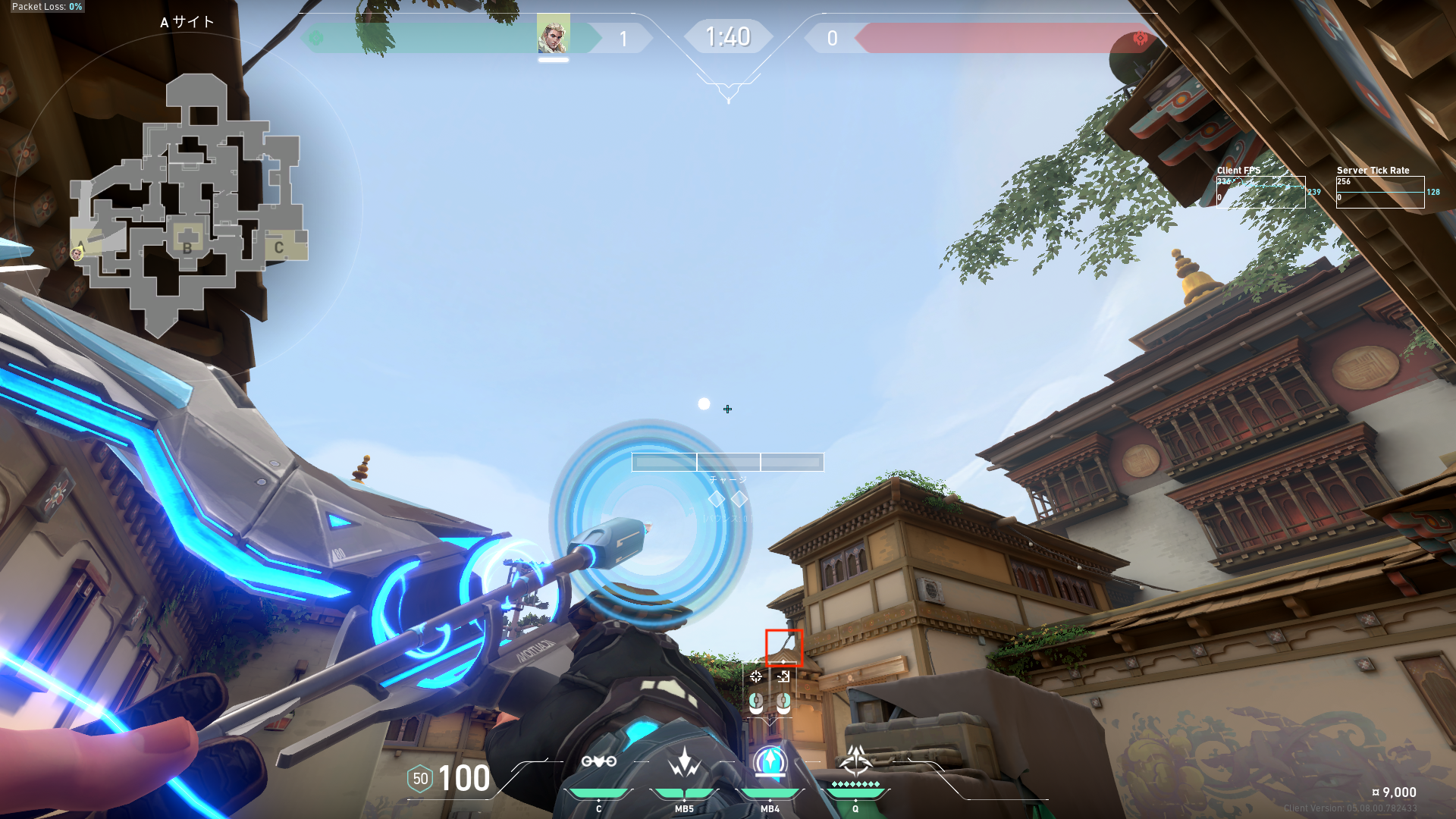The width and height of the screenshot is (1456, 819).
Task: Select the Owl Drone ability icon
Action: 598,761
